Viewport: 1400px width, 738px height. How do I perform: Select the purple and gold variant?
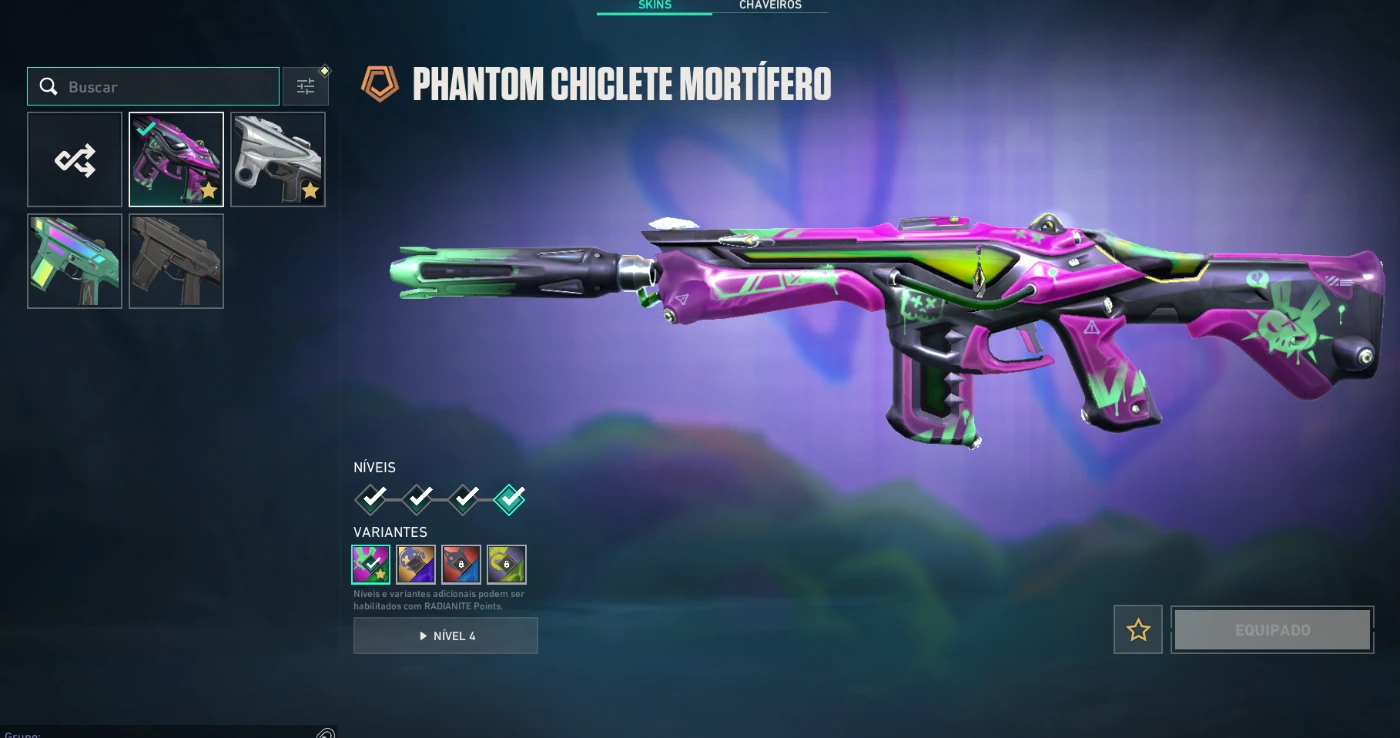[x=416, y=565]
